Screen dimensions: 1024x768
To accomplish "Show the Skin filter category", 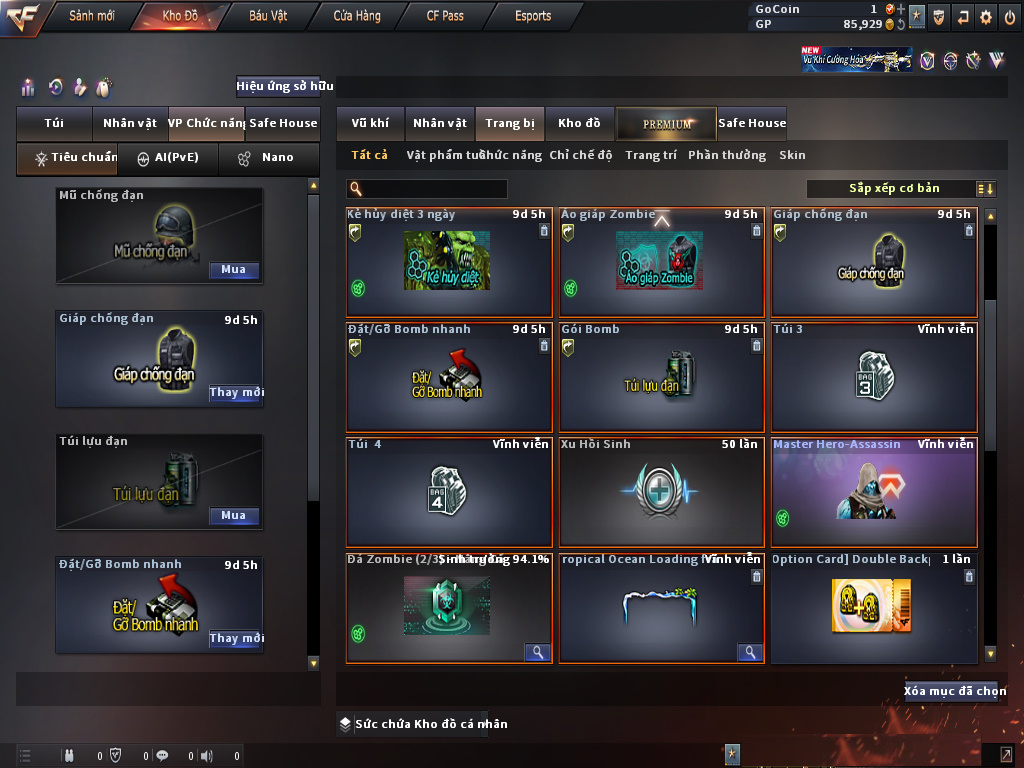I will click(x=792, y=155).
